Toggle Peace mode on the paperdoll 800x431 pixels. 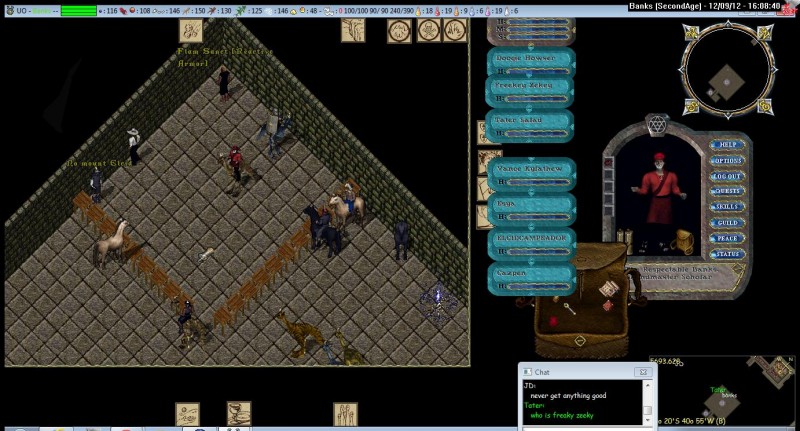pos(727,238)
